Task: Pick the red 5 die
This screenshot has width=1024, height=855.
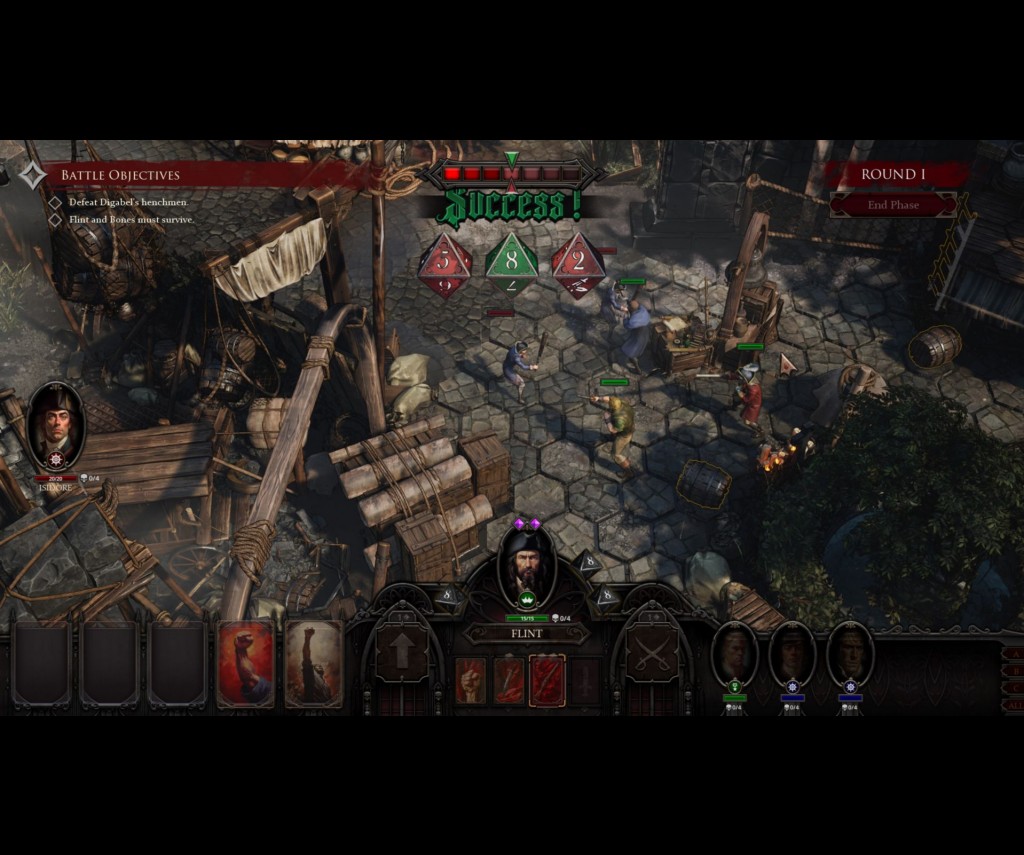Action: 444,264
